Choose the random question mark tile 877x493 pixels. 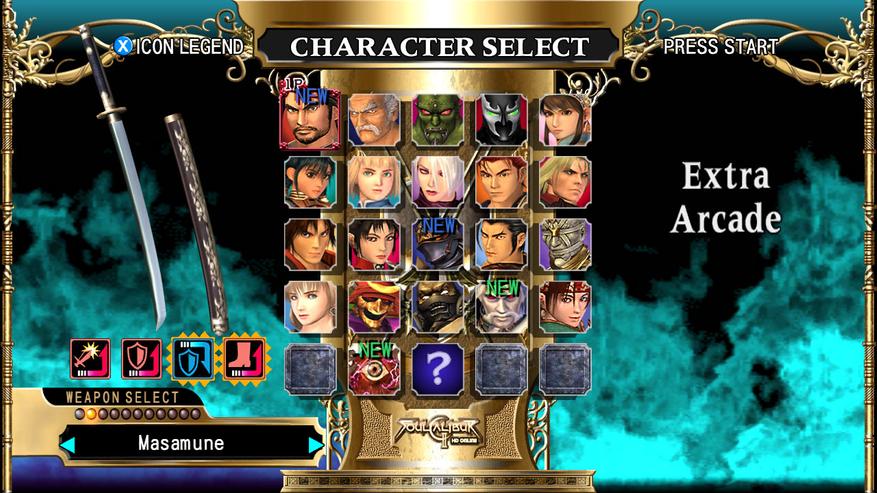(x=438, y=368)
